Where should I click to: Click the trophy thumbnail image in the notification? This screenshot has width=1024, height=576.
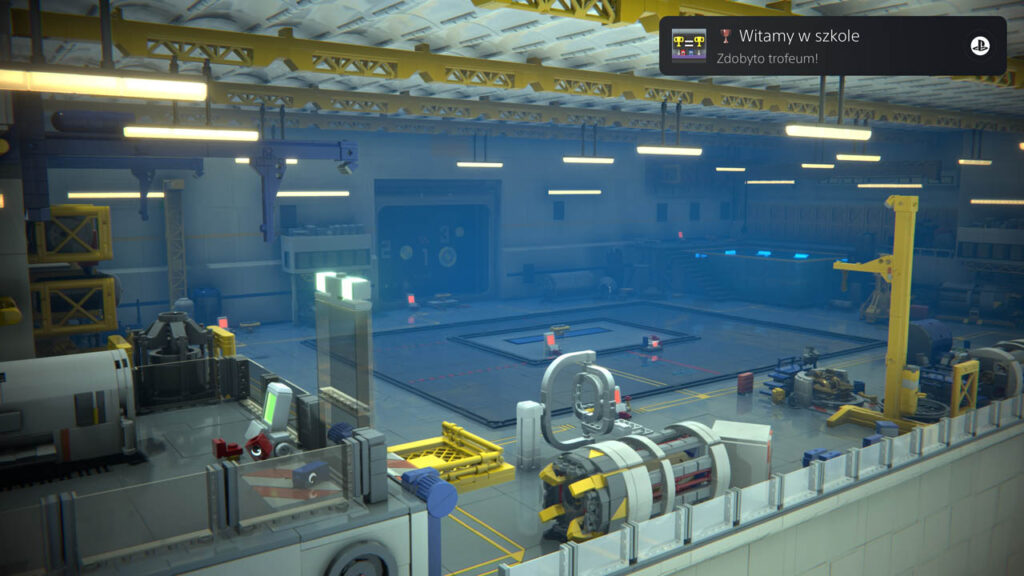(689, 46)
